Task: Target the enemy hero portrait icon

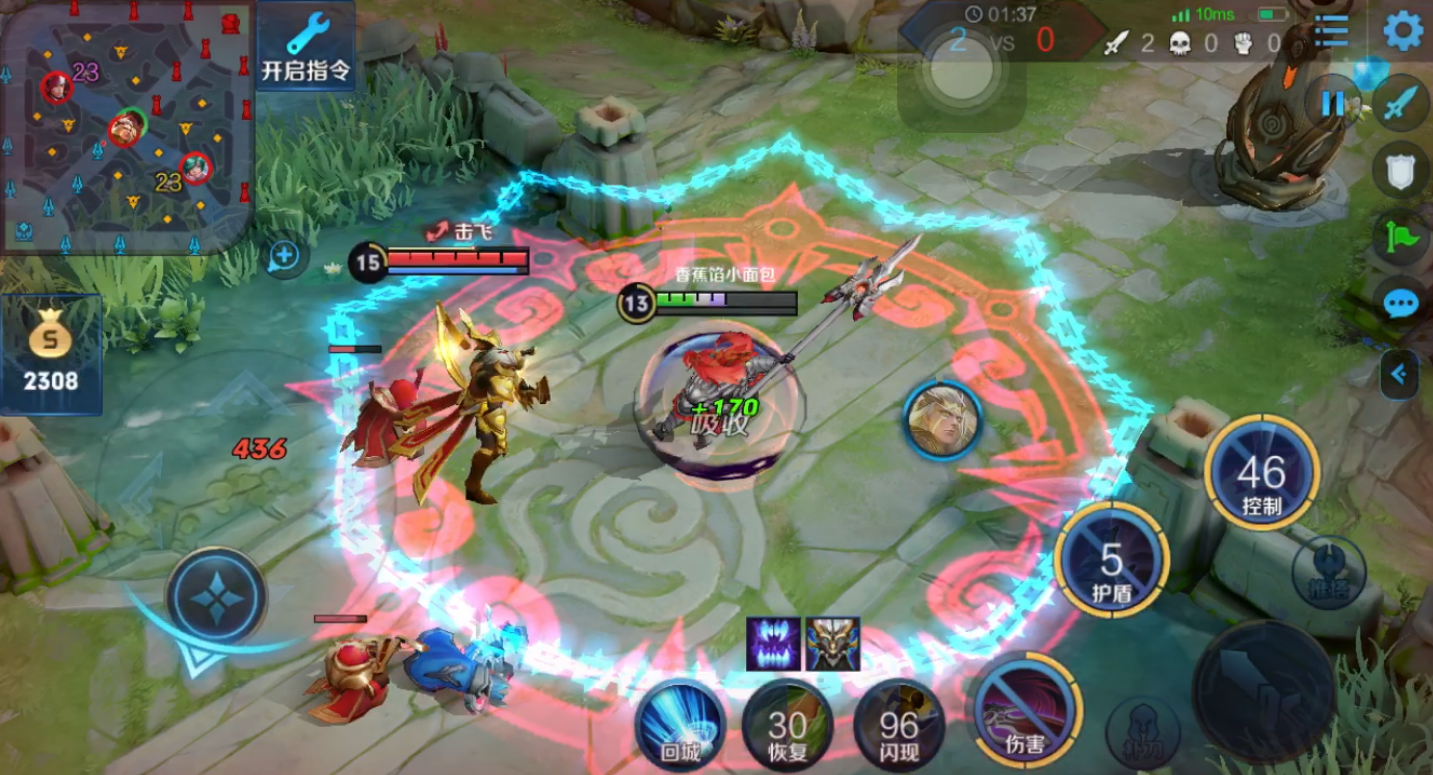Action: (x=942, y=421)
